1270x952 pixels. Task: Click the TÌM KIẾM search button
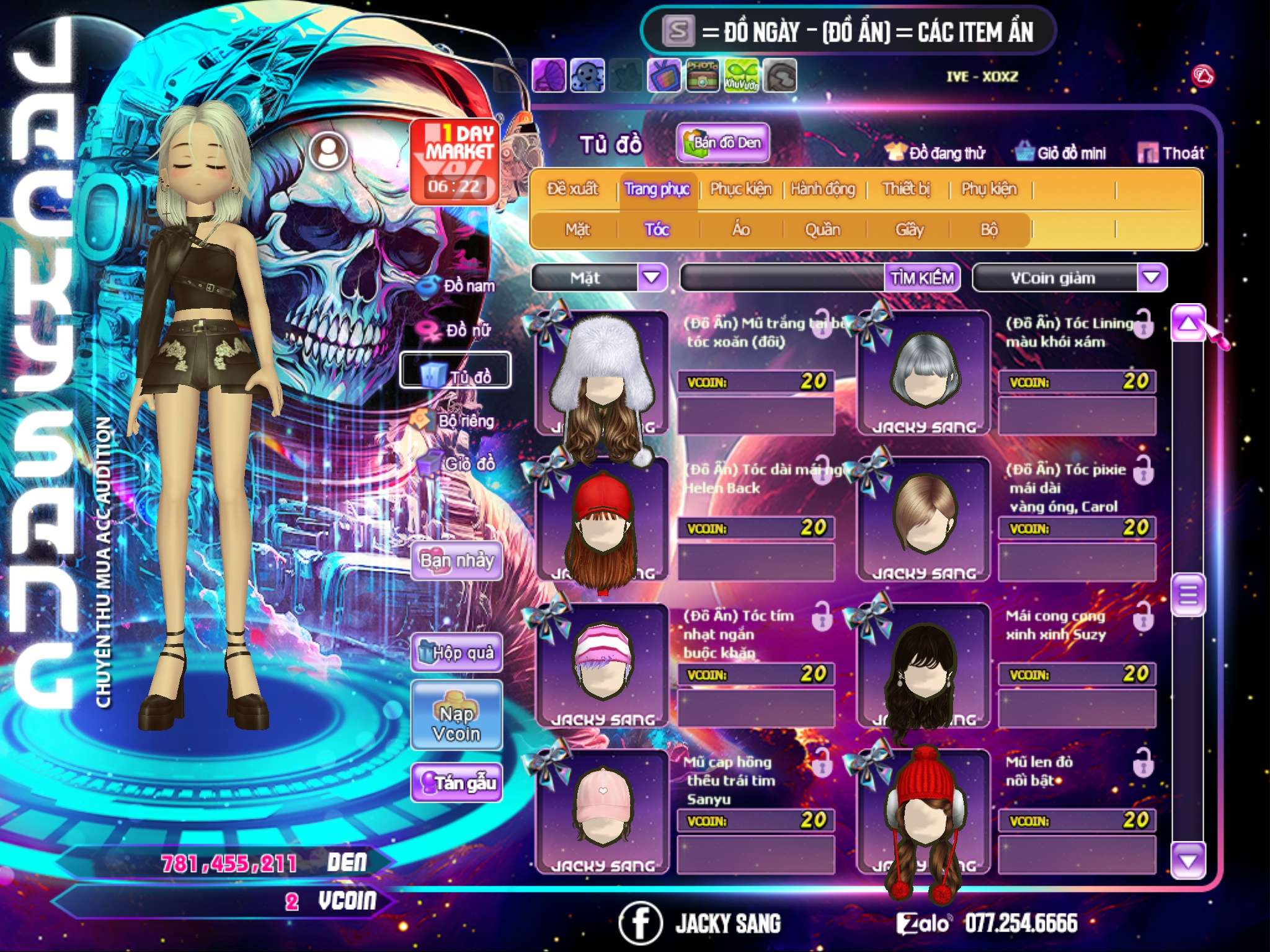tap(922, 278)
